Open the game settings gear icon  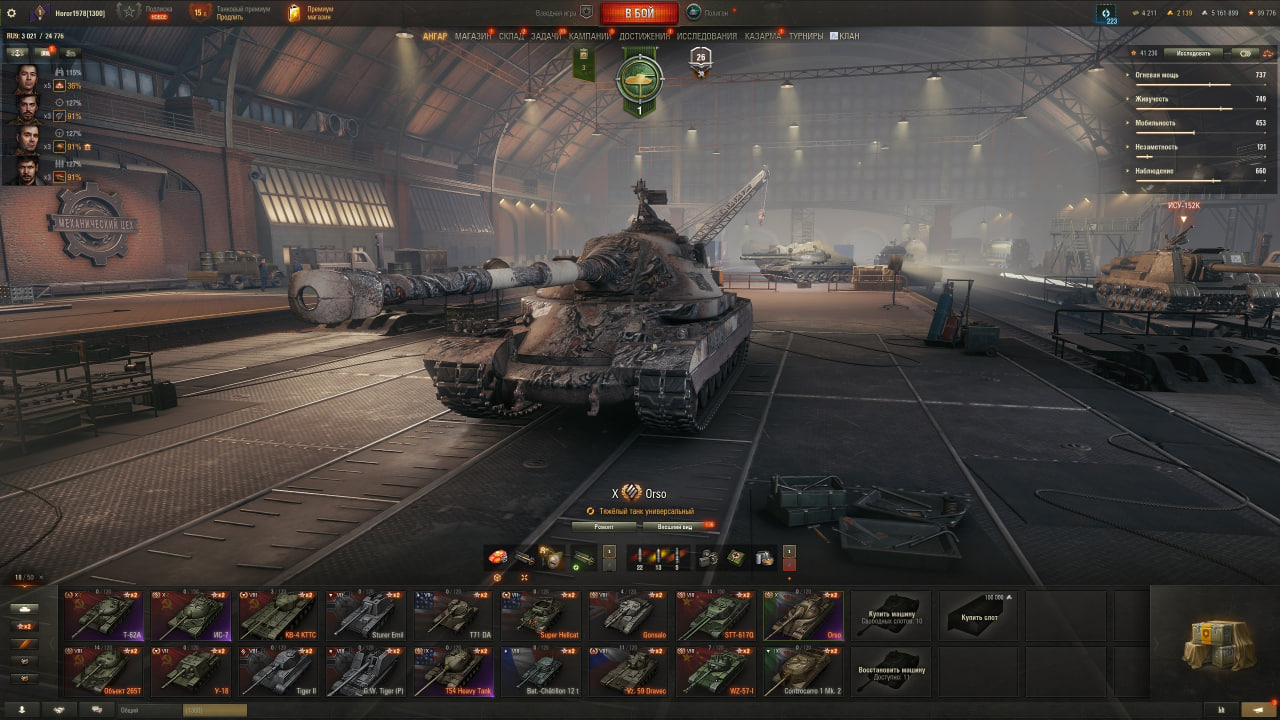tap(12, 13)
